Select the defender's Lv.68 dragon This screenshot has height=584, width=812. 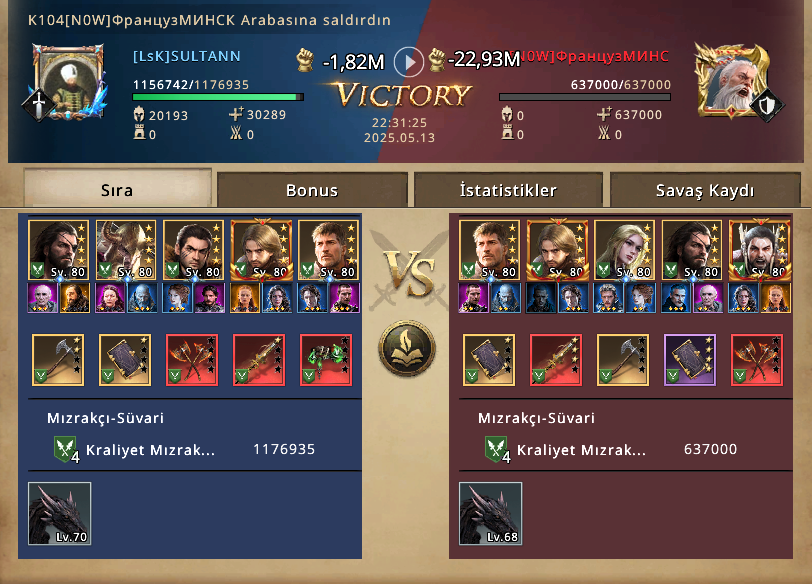tap(490, 514)
